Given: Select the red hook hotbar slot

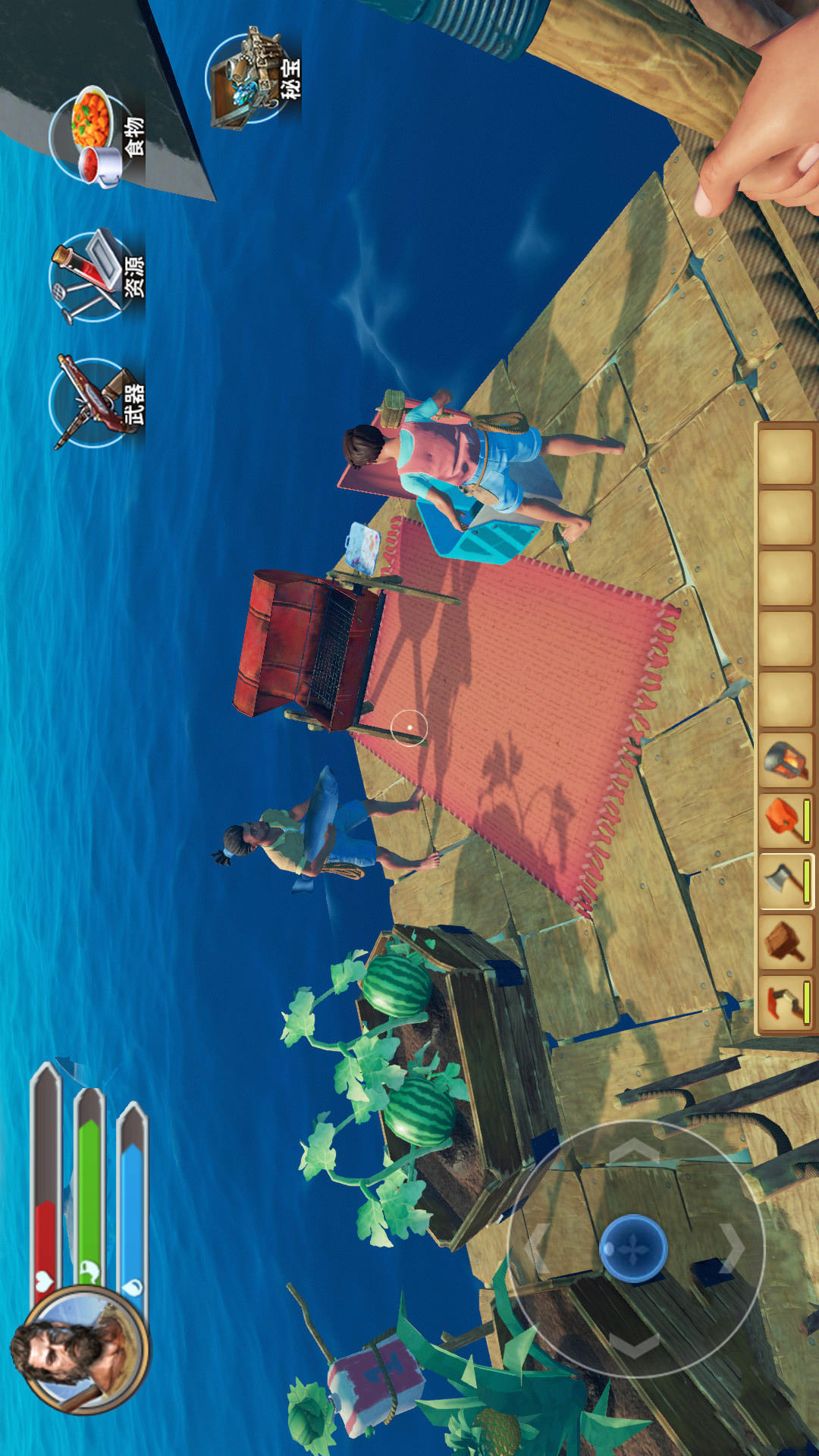Looking at the screenshot, I should (x=786, y=1003).
